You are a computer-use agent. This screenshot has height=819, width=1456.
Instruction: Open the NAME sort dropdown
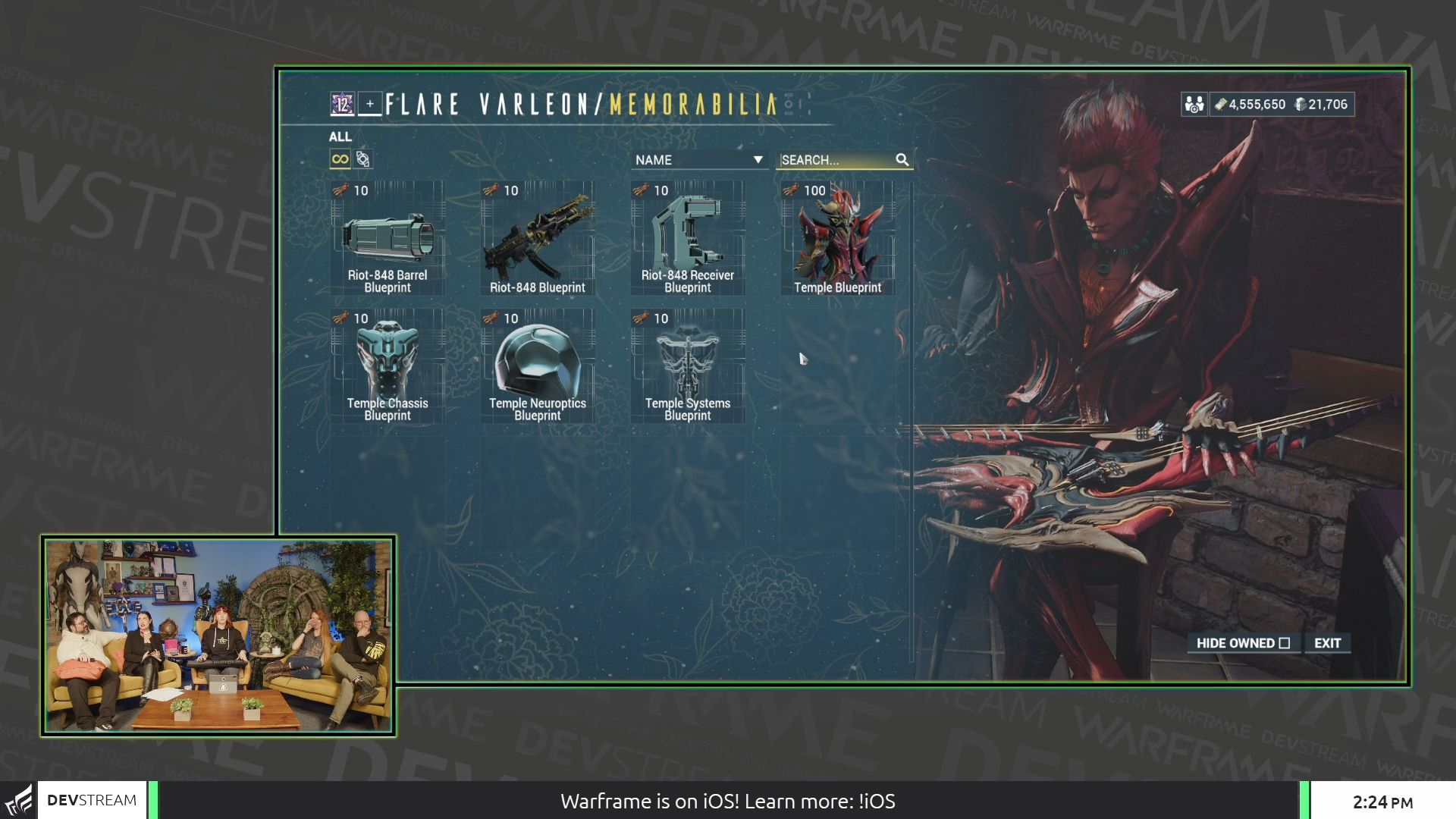click(x=698, y=159)
